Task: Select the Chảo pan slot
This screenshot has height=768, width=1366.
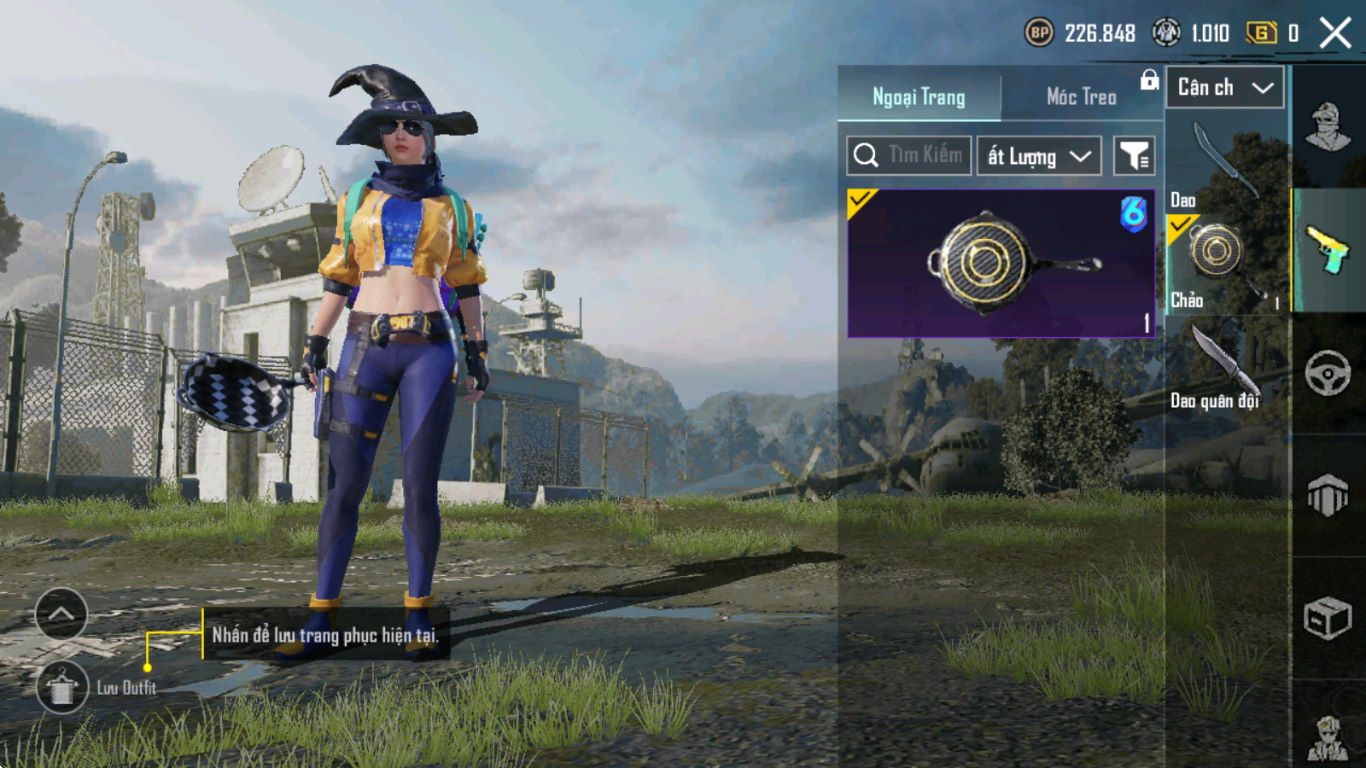Action: point(1226,264)
